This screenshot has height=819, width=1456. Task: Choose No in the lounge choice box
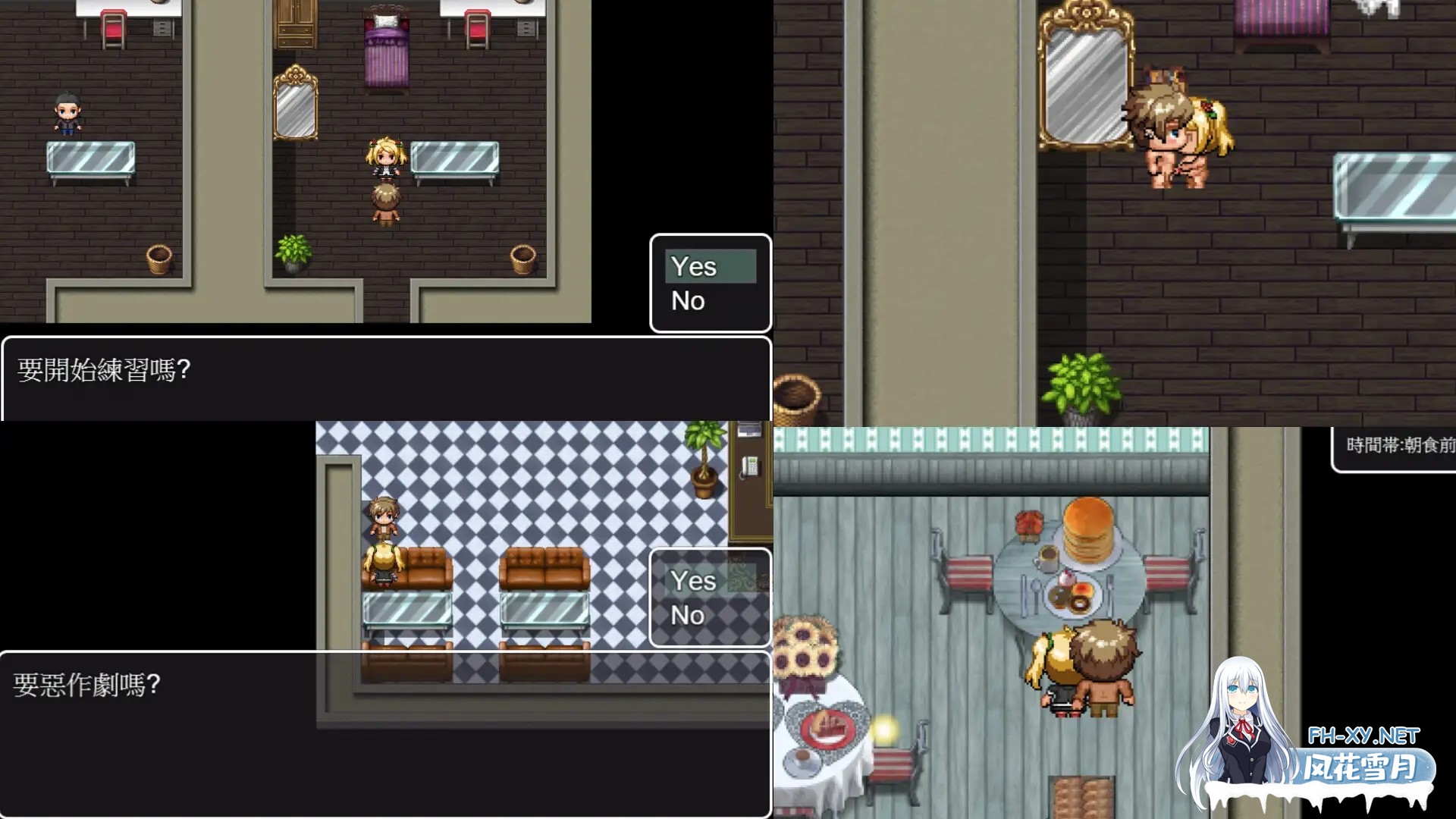pos(688,616)
